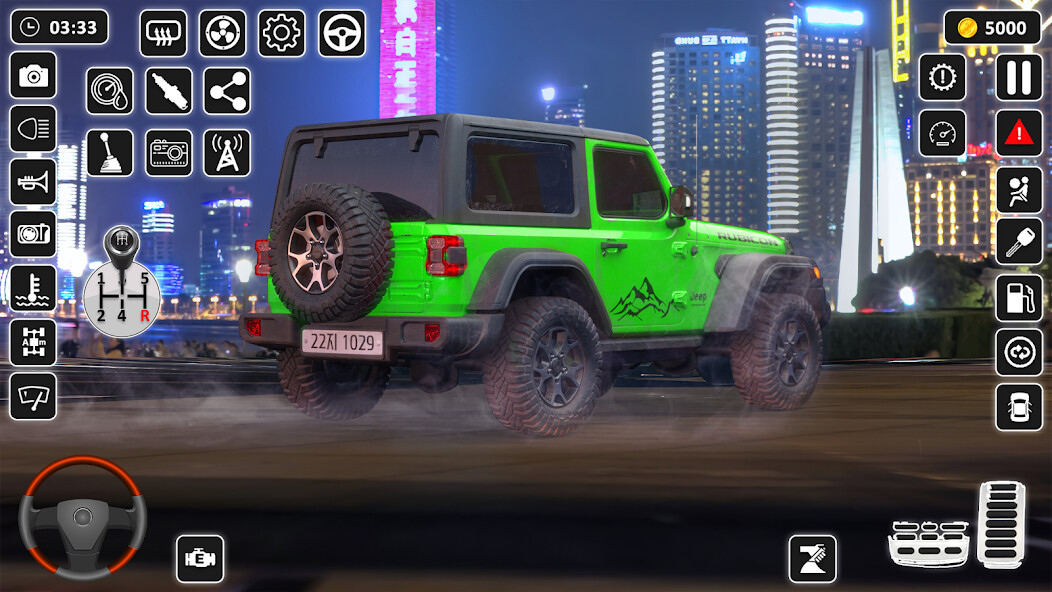This screenshot has height=592, width=1052.
Task: Toggle the headlights icon
Action: (33, 128)
